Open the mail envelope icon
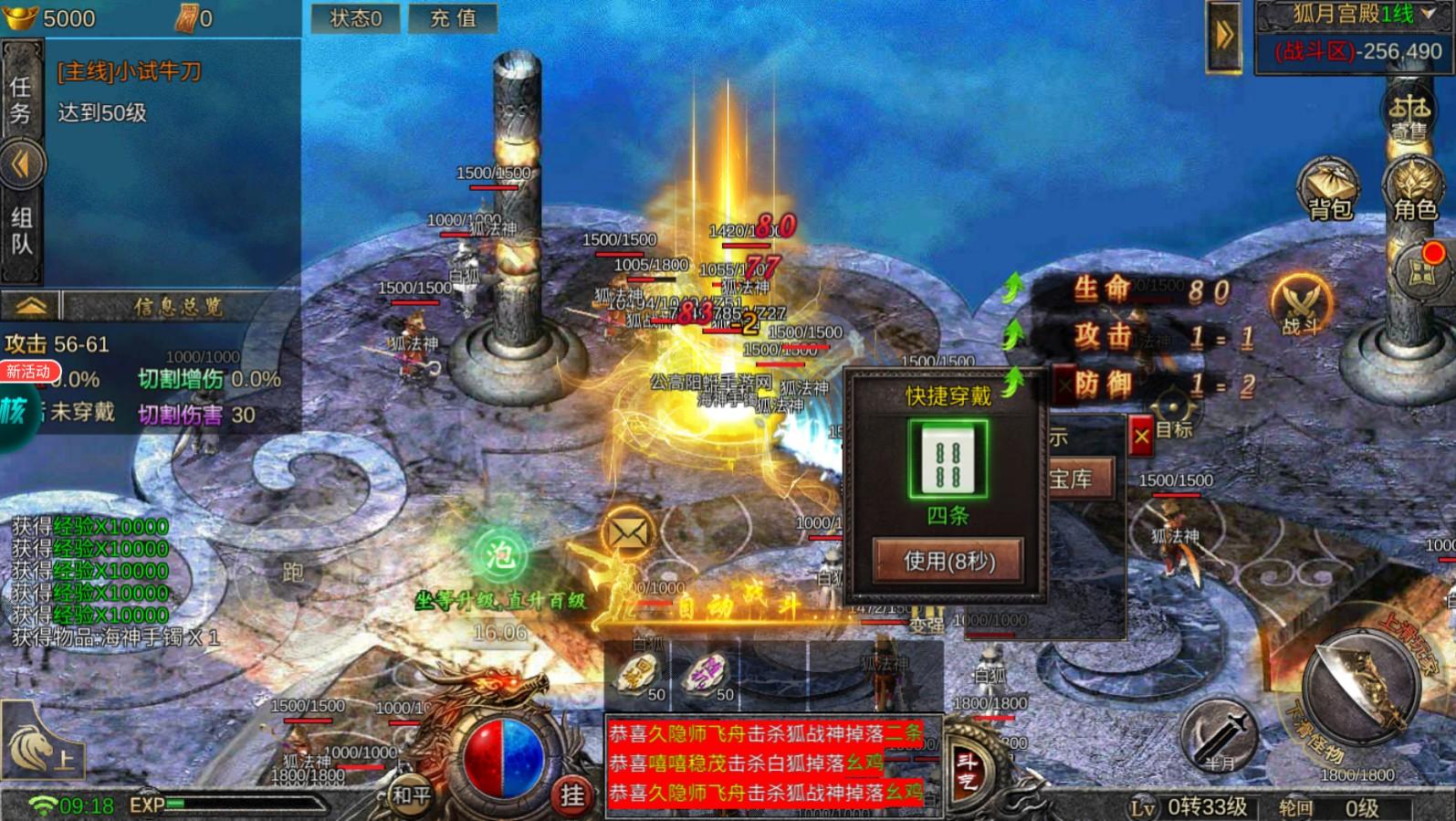 pos(628,533)
